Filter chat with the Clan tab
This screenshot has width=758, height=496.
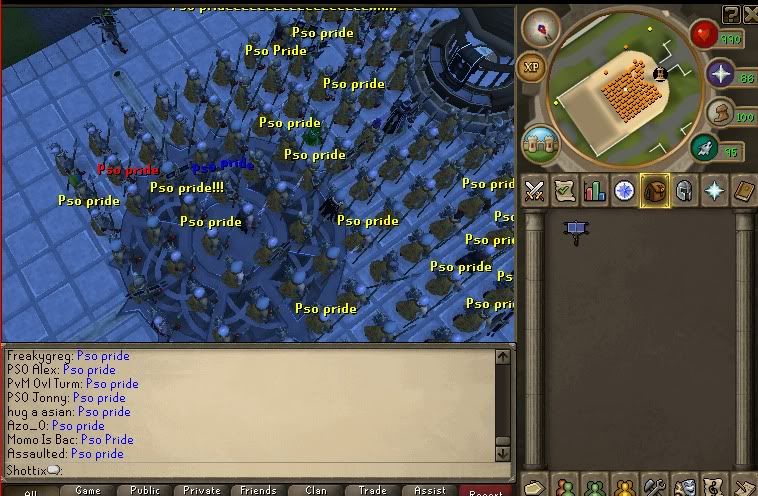point(316,490)
